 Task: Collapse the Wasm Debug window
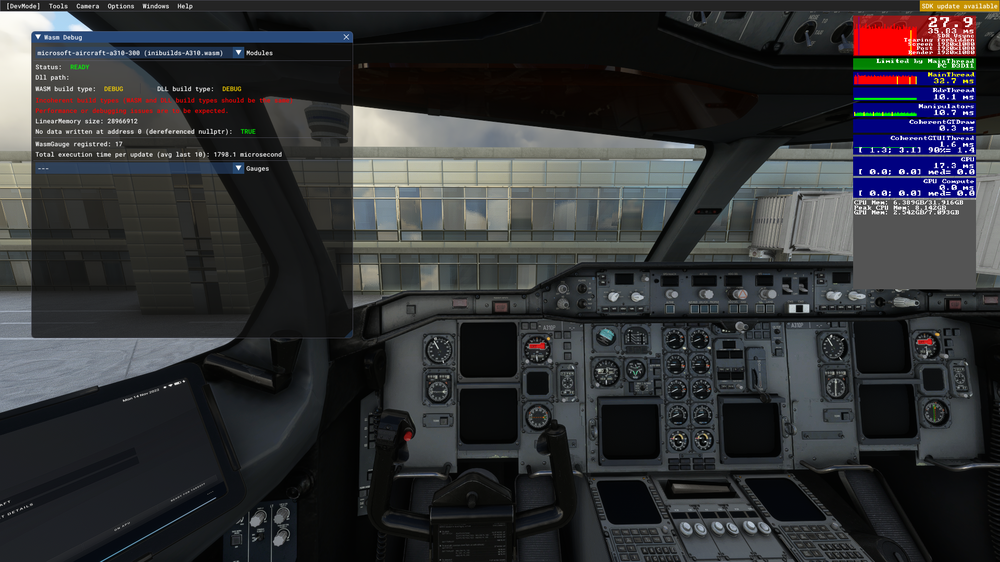tap(38, 37)
